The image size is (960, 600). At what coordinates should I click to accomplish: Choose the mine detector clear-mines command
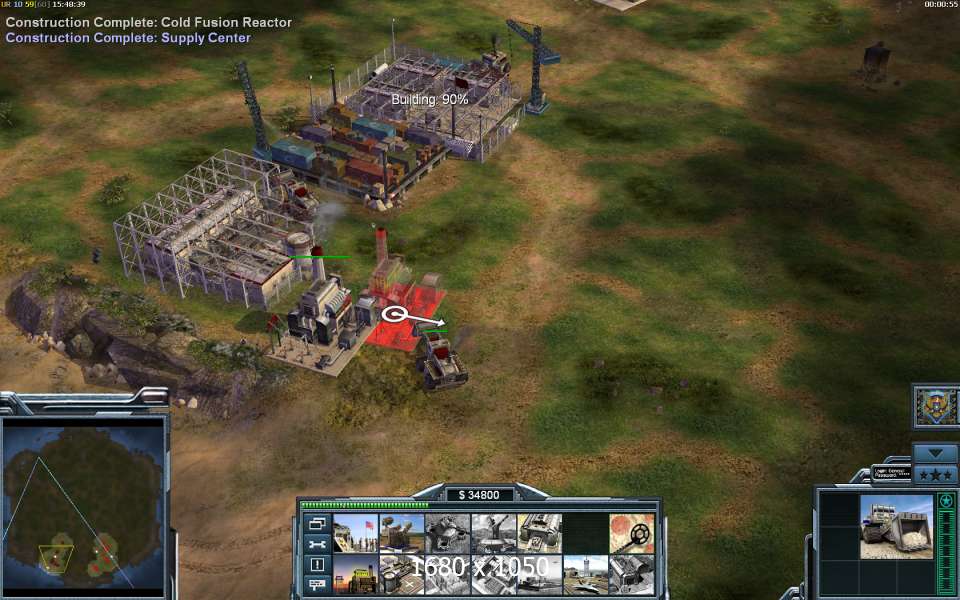point(631,534)
